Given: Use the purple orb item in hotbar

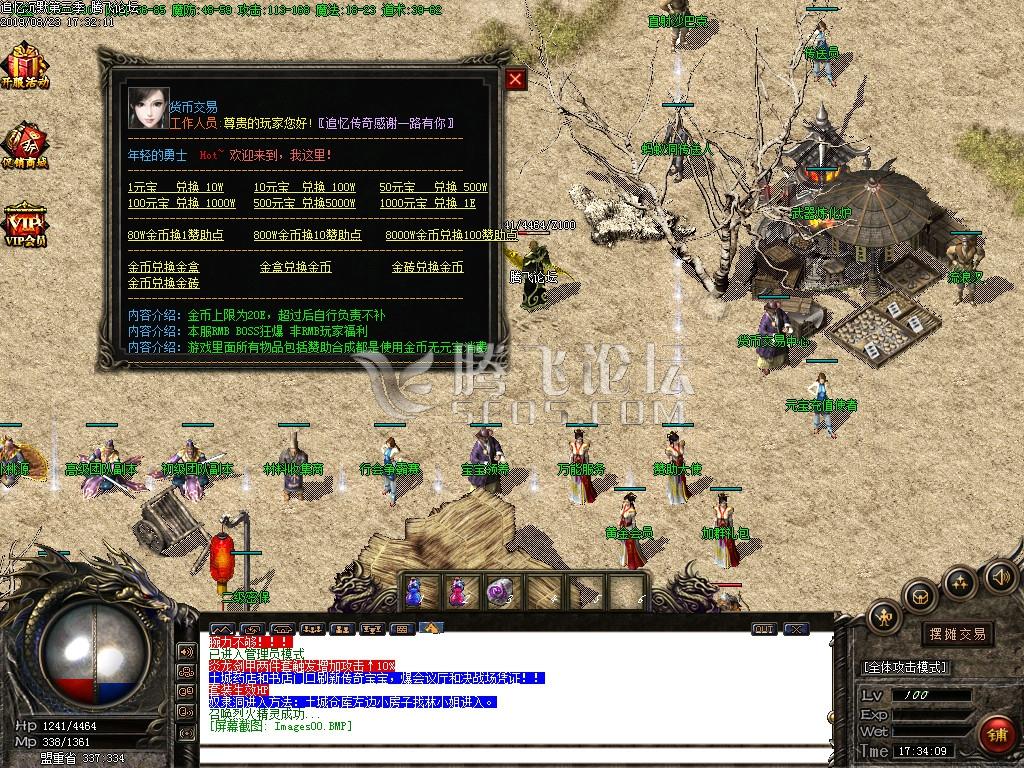Looking at the screenshot, I should [x=498, y=593].
